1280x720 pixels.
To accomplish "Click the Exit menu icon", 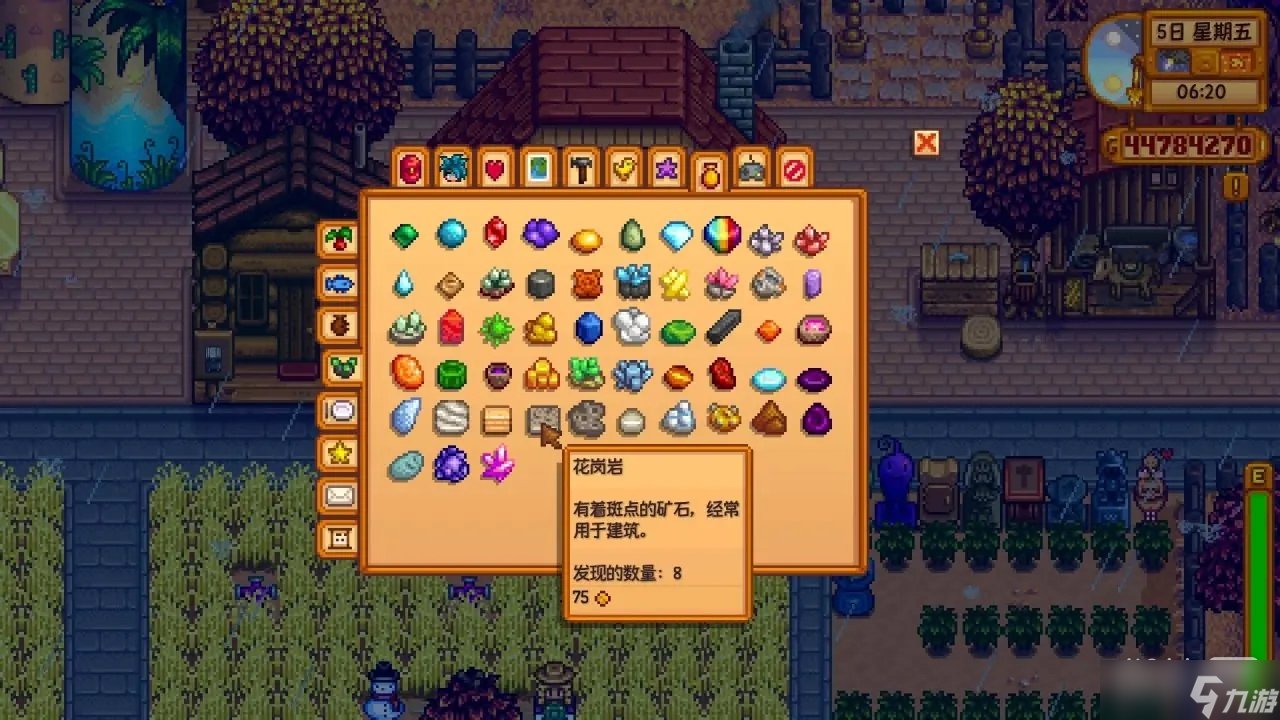I will 793,169.
